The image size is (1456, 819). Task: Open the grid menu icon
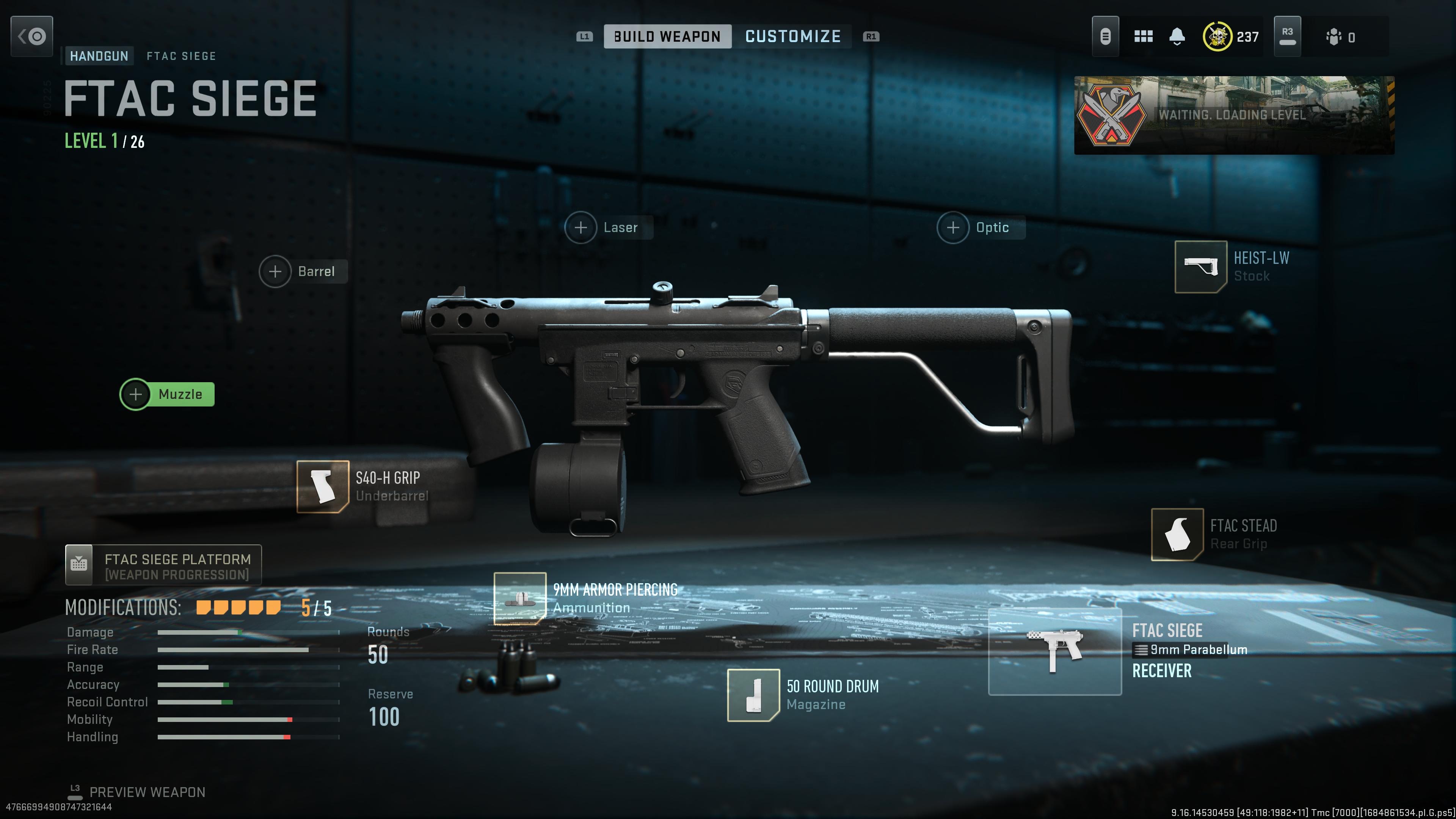[1143, 37]
